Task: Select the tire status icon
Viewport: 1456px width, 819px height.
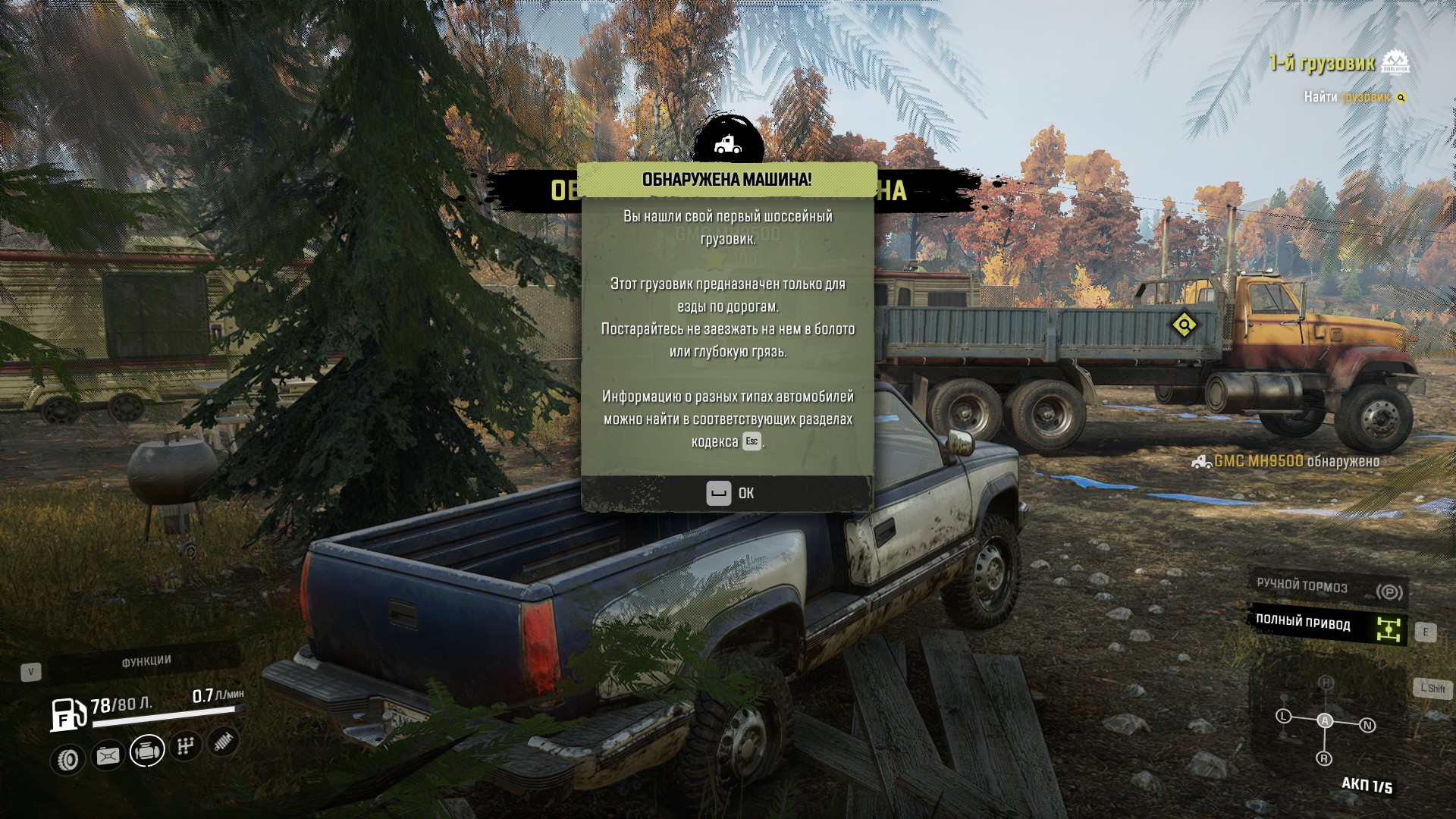Action: [69, 759]
